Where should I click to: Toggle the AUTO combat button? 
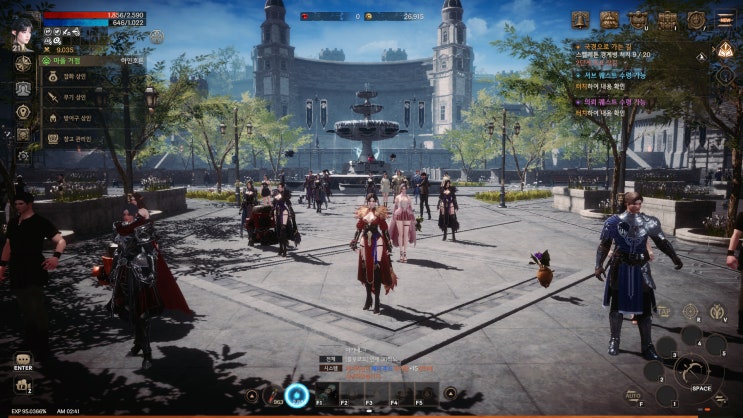coord(632,397)
